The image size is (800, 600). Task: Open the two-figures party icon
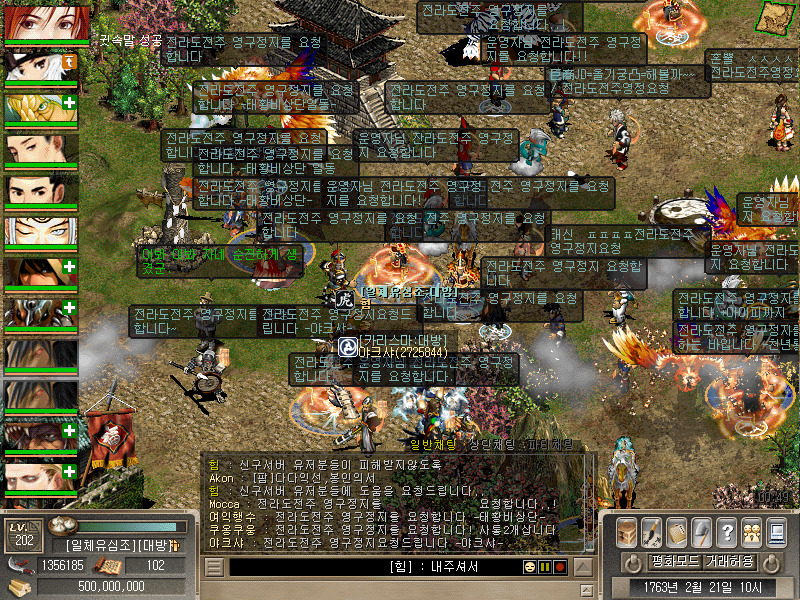click(x=751, y=530)
